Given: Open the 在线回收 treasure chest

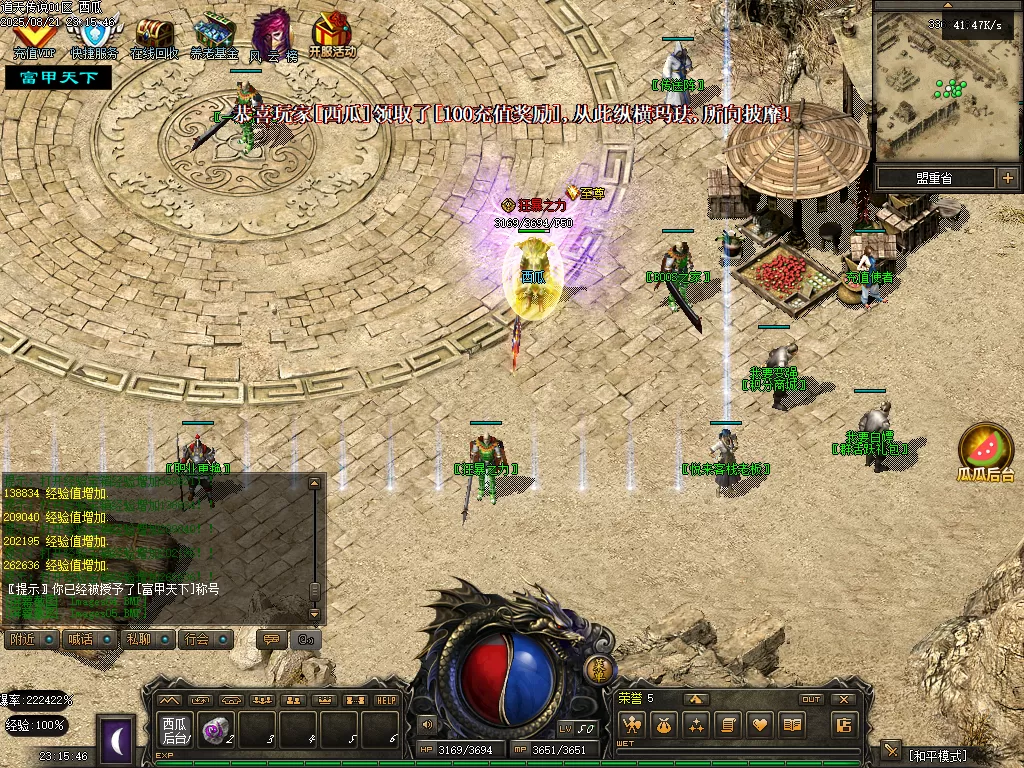Looking at the screenshot, I should (154, 37).
